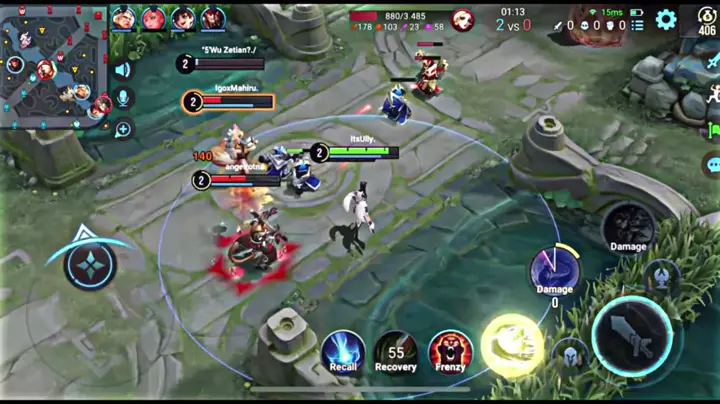
Task: Activate the Recall ability
Action: click(x=343, y=351)
